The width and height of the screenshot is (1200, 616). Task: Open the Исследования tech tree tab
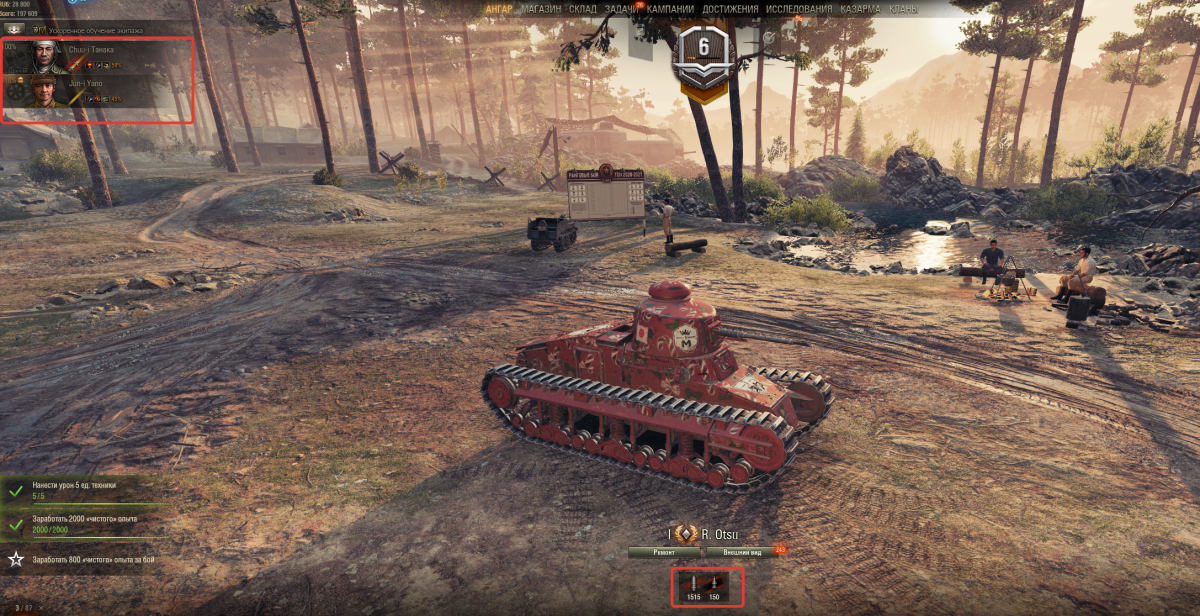coord(799,9)
